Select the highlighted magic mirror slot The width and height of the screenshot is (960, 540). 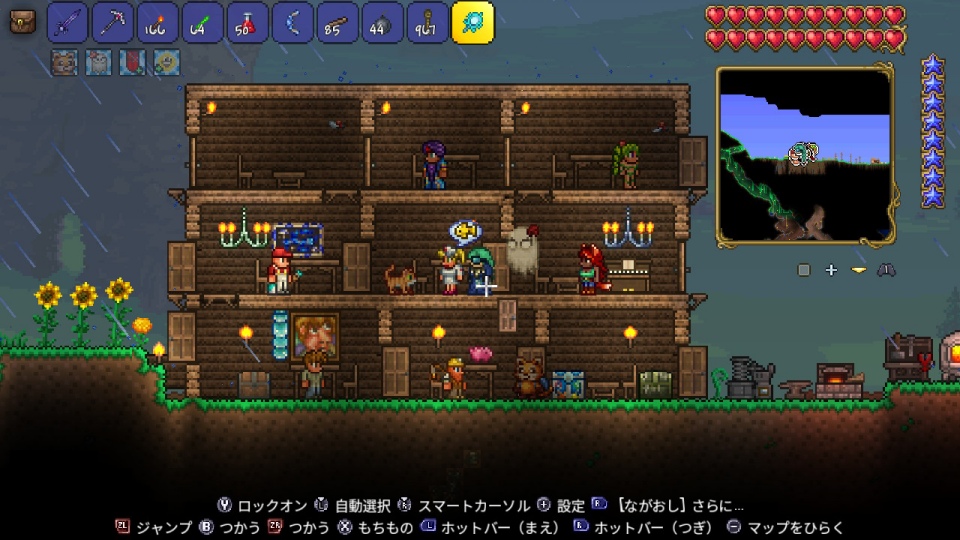point(473,22)
